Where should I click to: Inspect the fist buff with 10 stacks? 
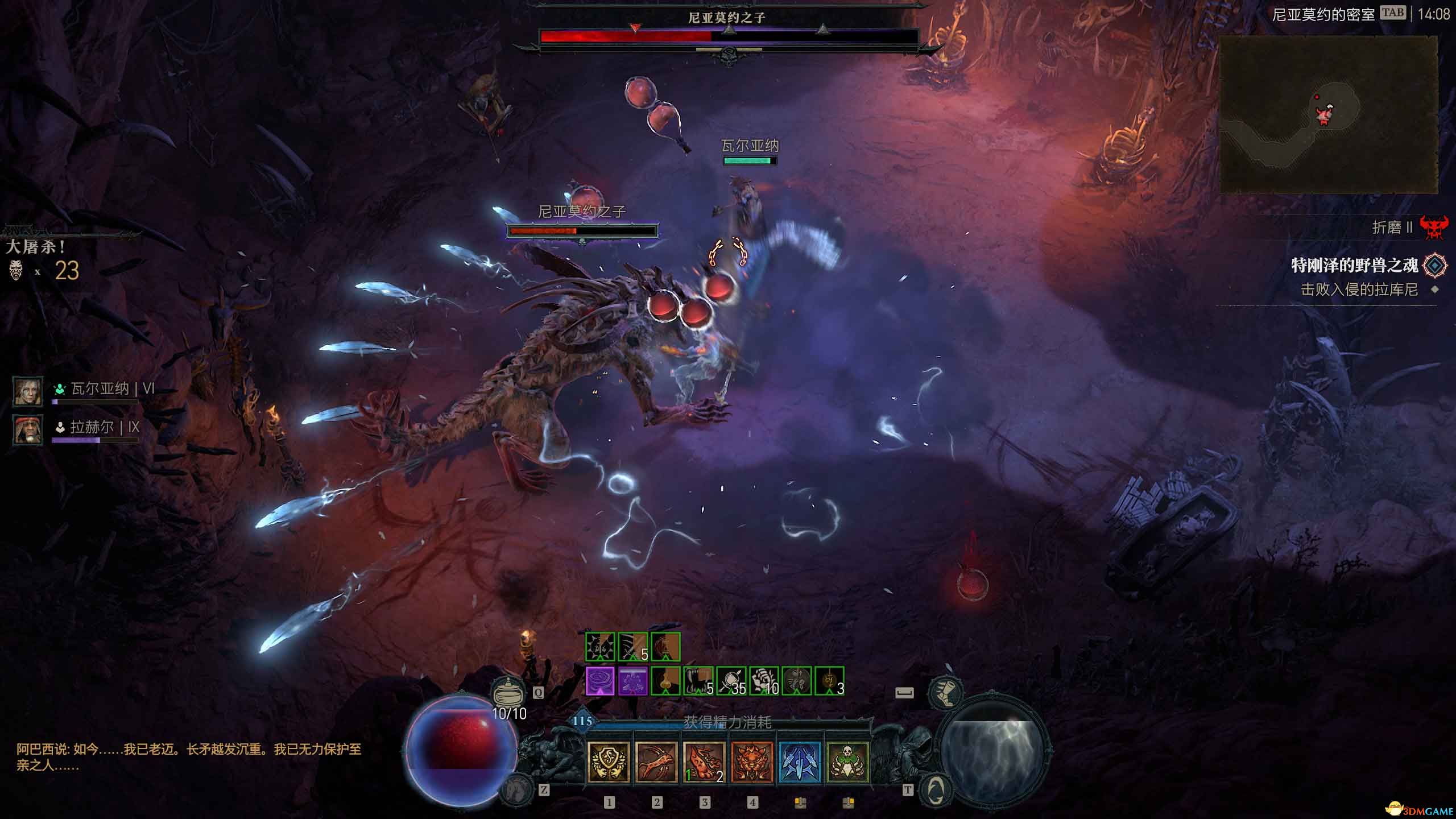click(764, 681)
